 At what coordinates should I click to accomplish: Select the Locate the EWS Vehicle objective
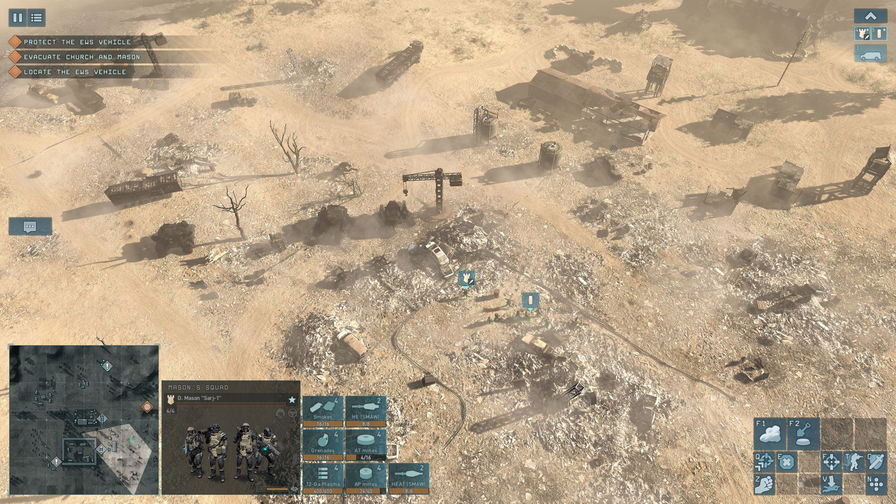tap(70, 72)
